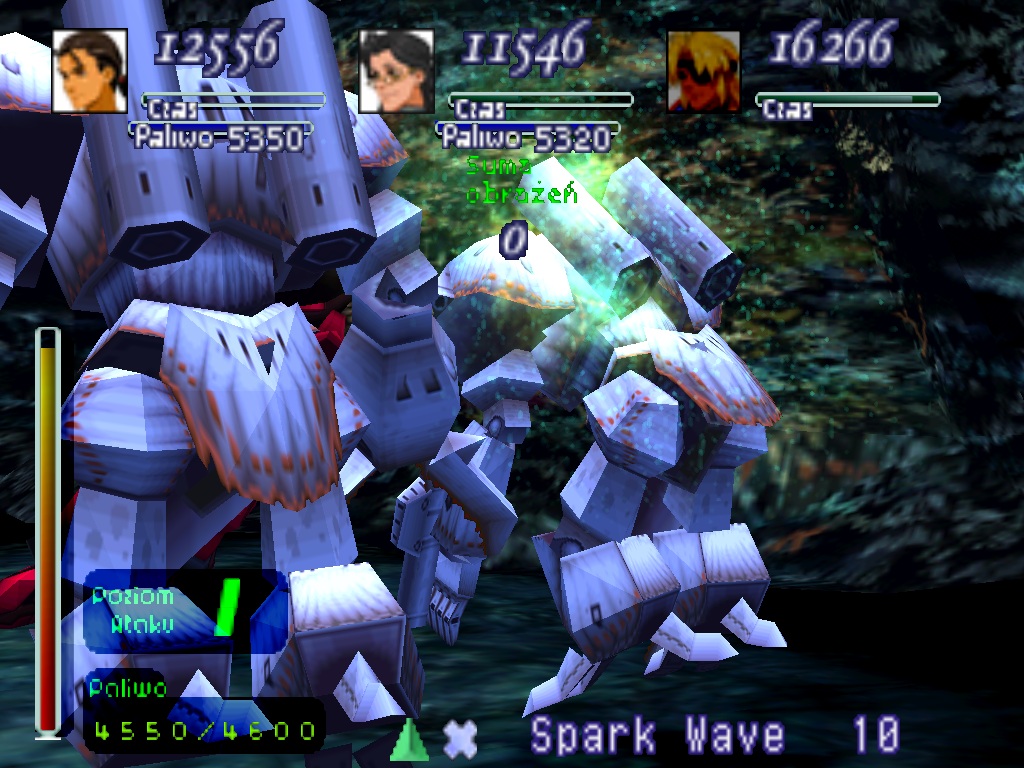Viewport: 1024px width, 768px height.
Task: Select the brown-haired ponytail character portrait
Action: tap(90, 70)
